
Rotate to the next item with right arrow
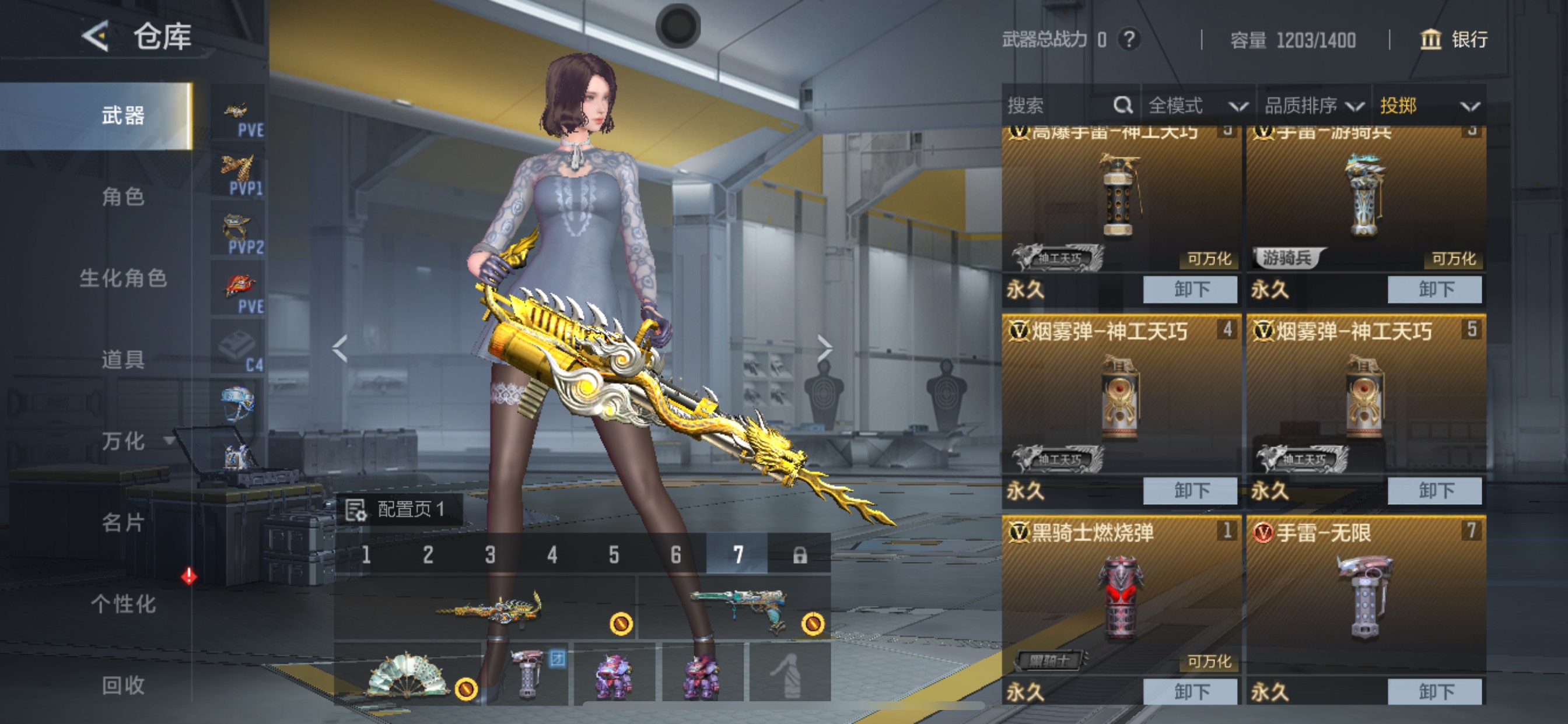coord(824,348)
